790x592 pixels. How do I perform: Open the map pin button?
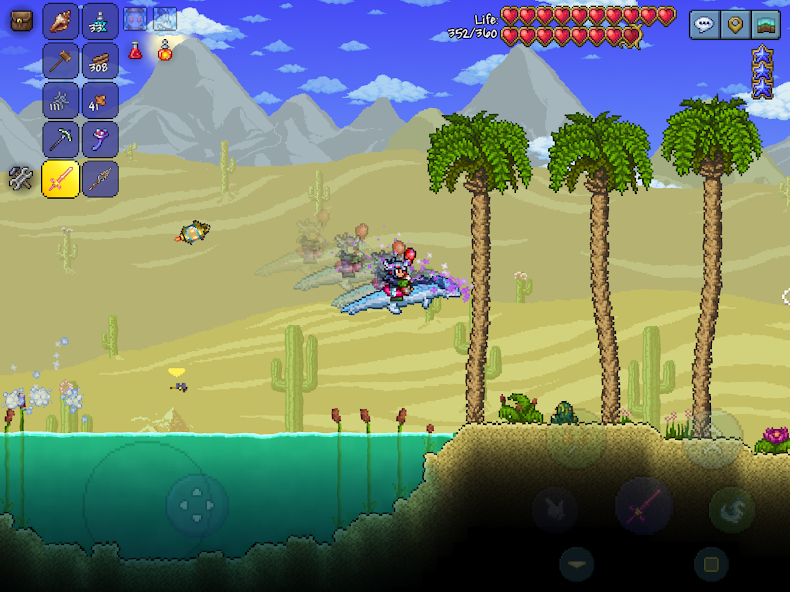click(735, 24)
